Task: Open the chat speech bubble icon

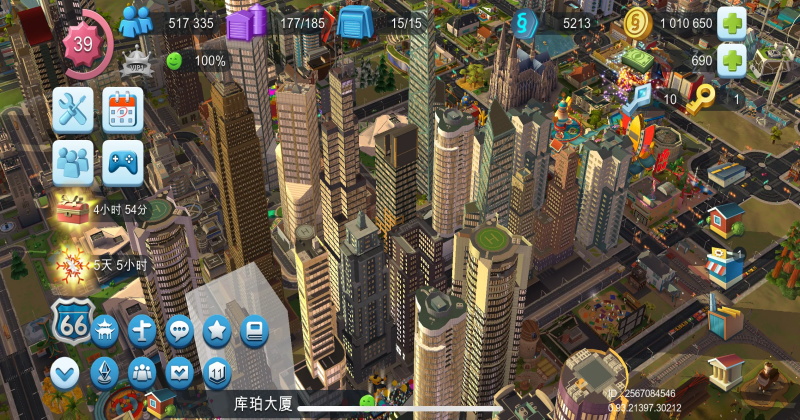Action: coord(180,331)
